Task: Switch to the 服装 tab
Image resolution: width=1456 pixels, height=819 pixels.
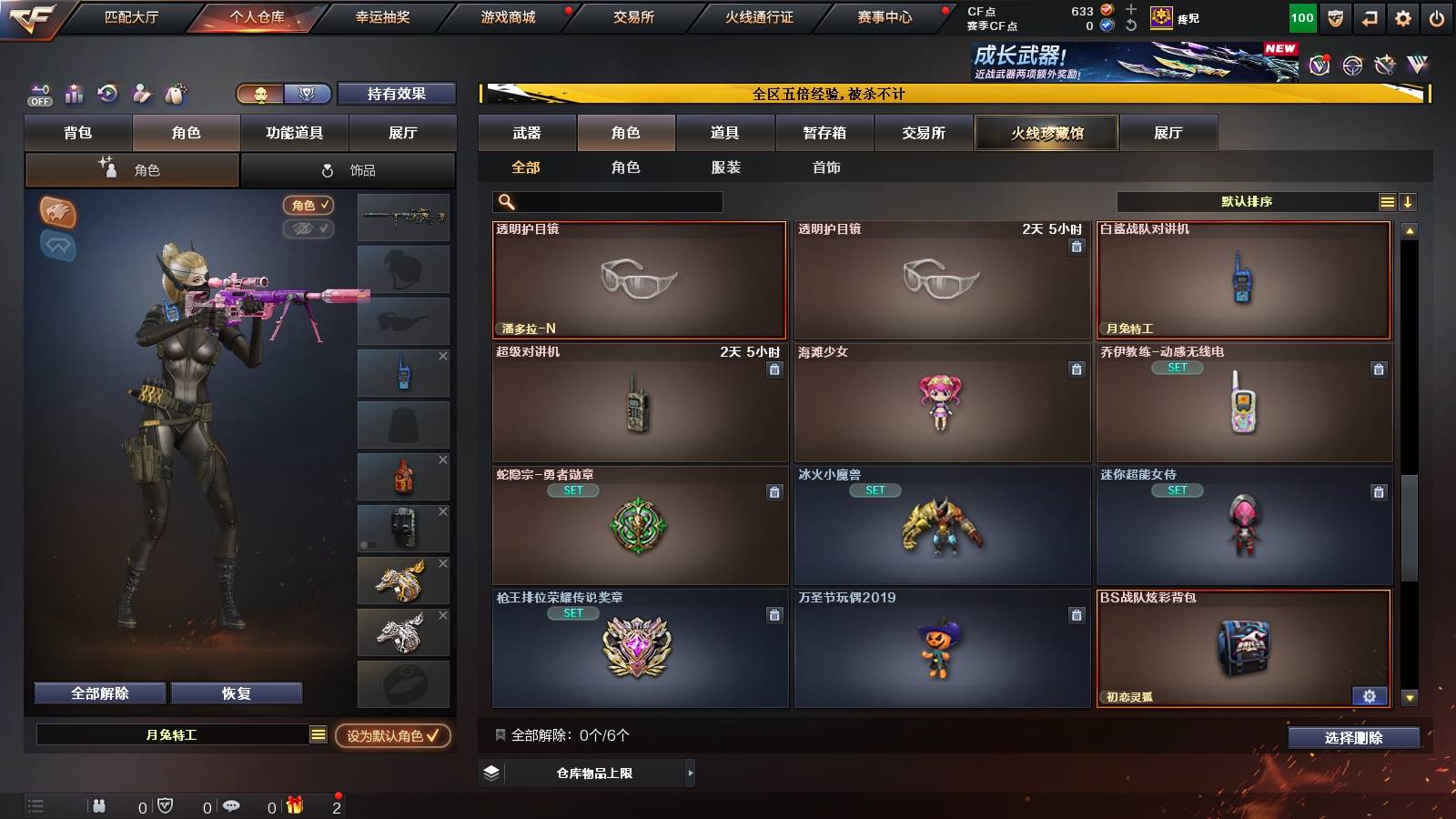Action: coord(725,167)
